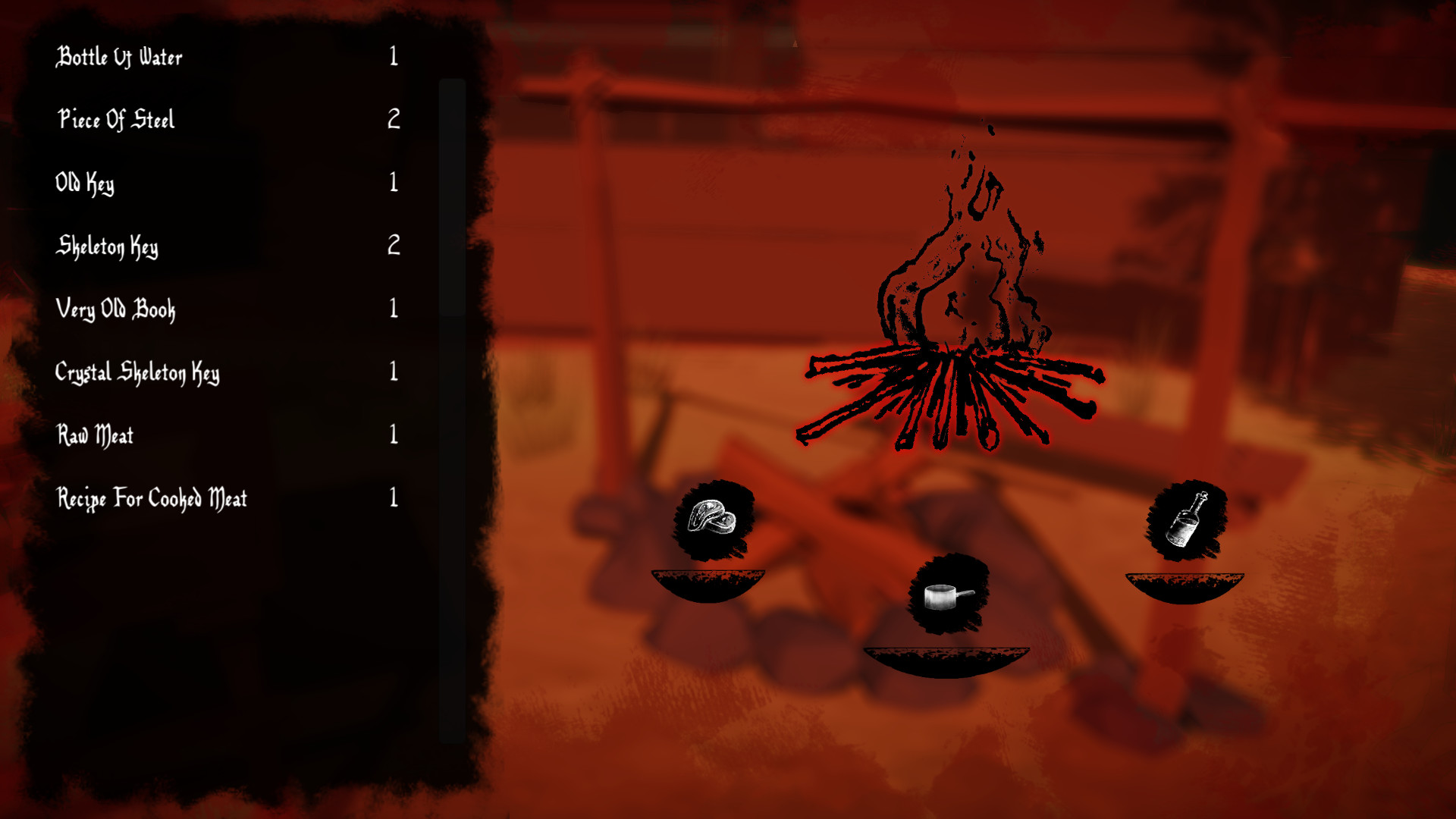The height and width of the screenshot is (819, 1456).
Task: Open the Recipe For Cooked Meat entry
Action: point(153,498)
